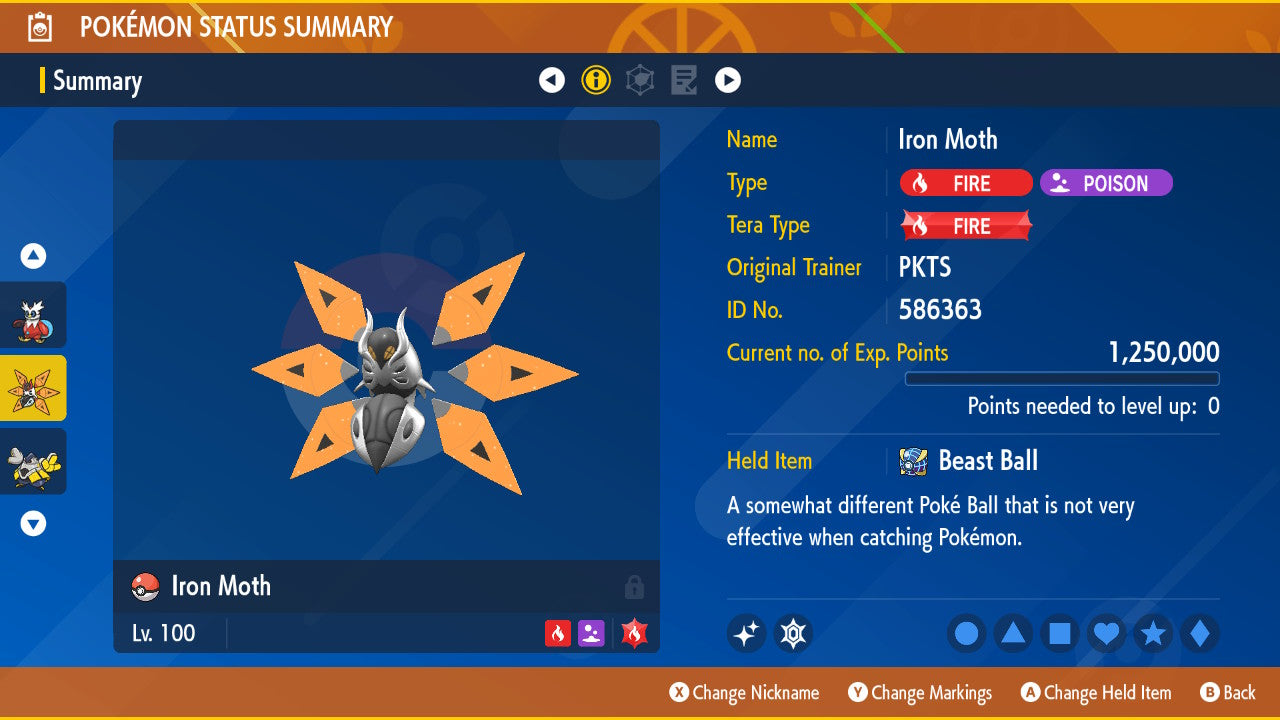Toggle the heart marking
Screen dimensions: 1280x720
tap(1106, 633)
